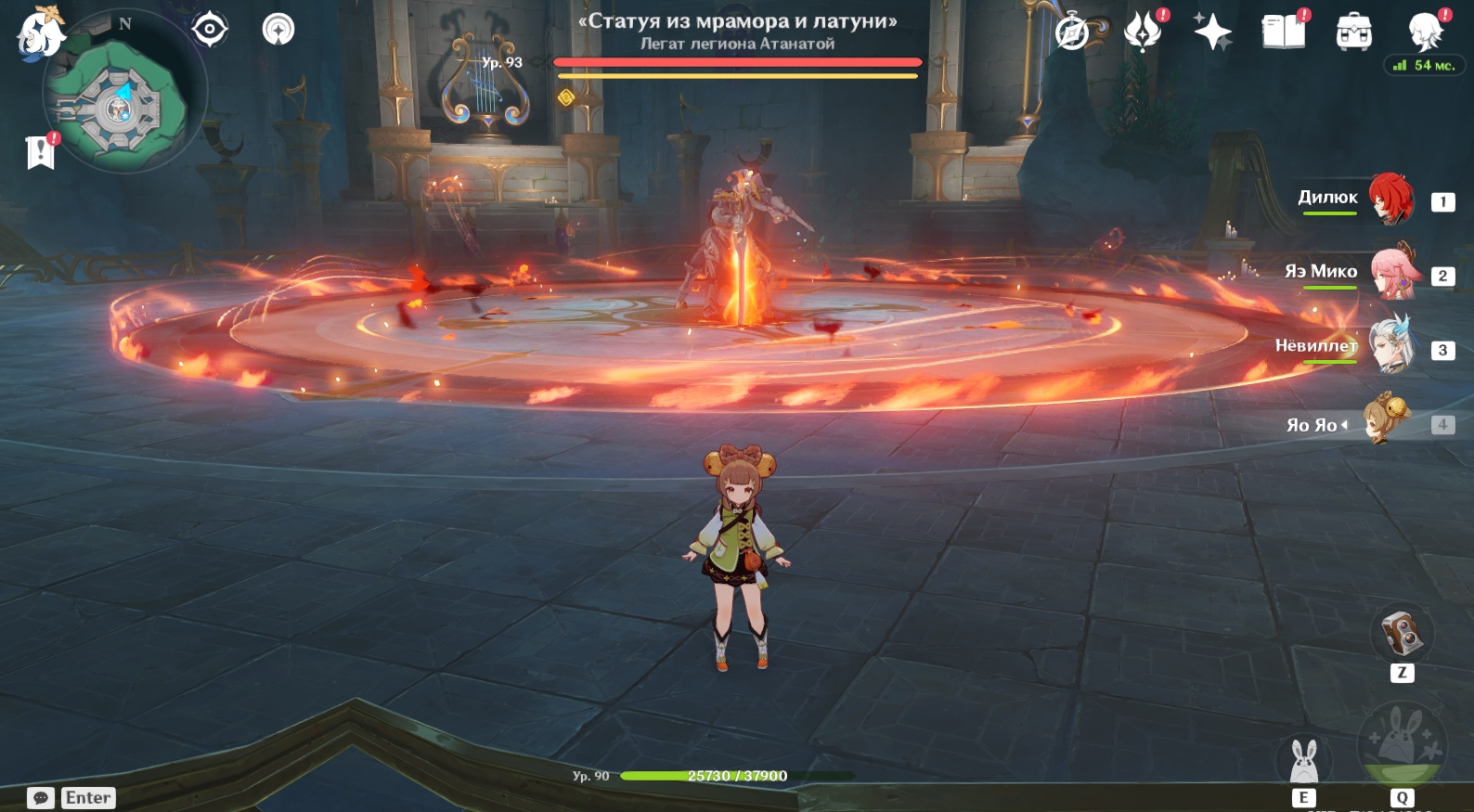Activate Yaoyao's rabbit elemental skill
This screenshot has width=1474, height=812.
1304,761
